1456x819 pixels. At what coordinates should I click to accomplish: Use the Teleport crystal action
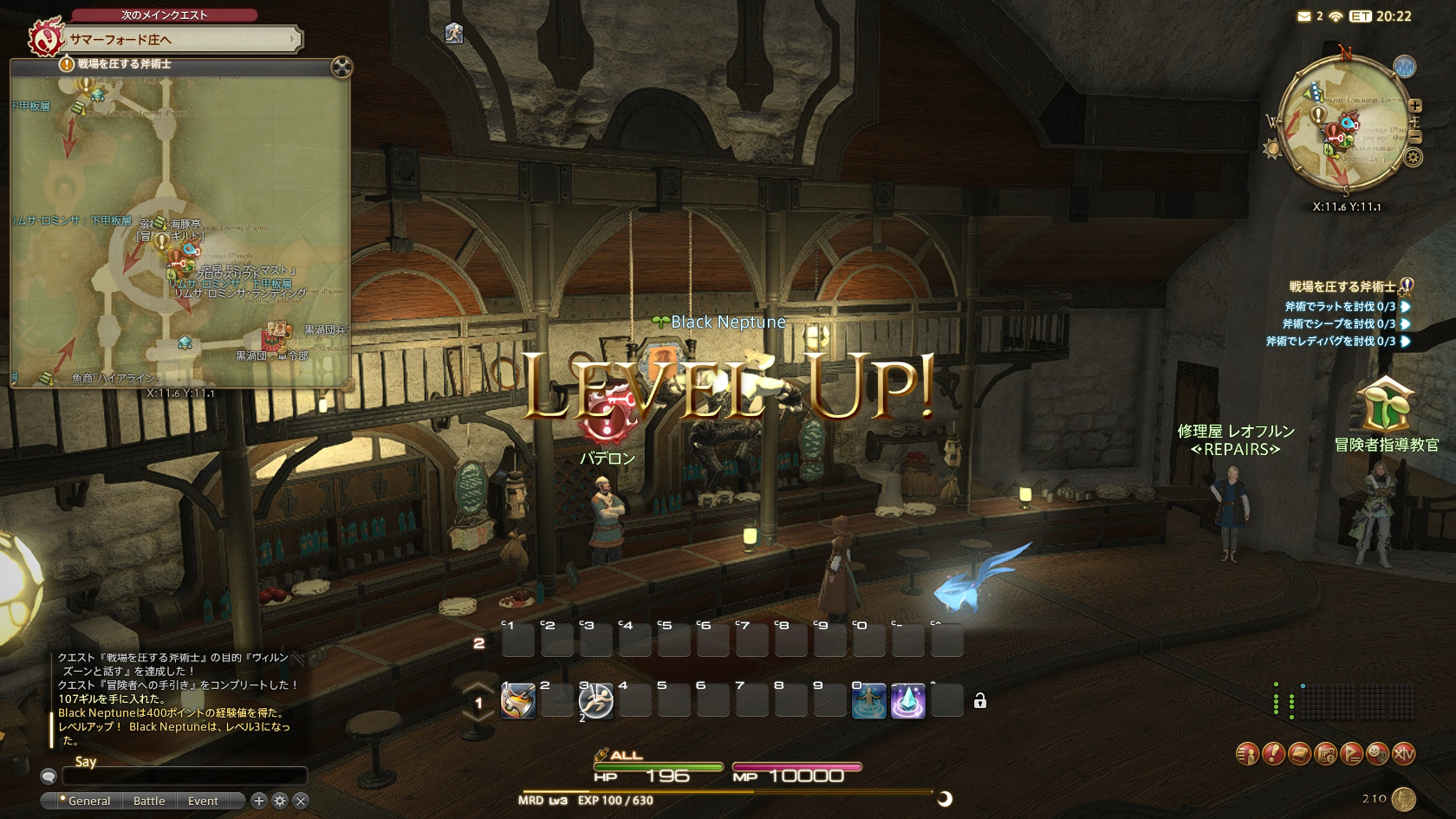point(907,700)
